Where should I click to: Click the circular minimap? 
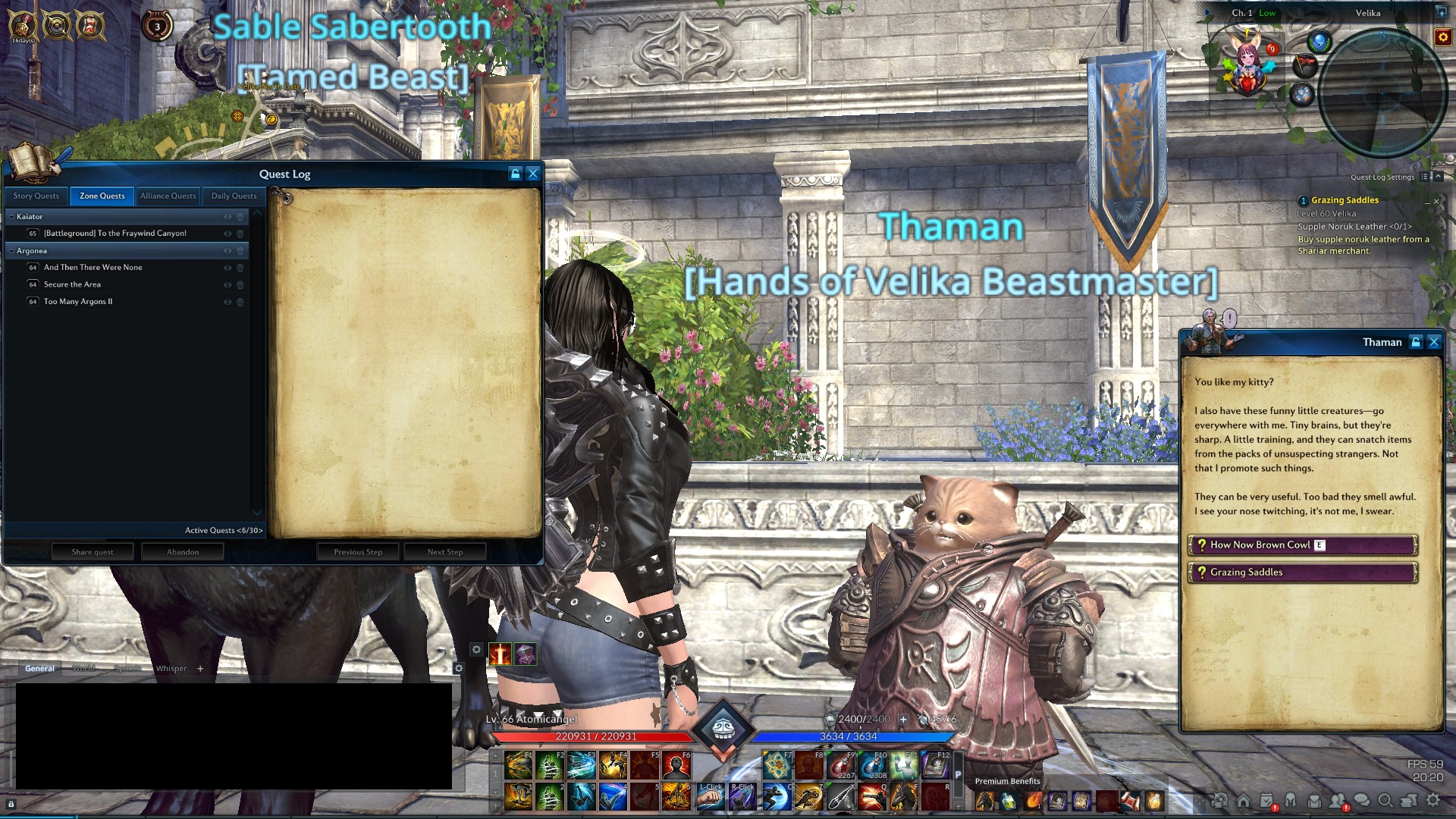[x=1383, y=93]
